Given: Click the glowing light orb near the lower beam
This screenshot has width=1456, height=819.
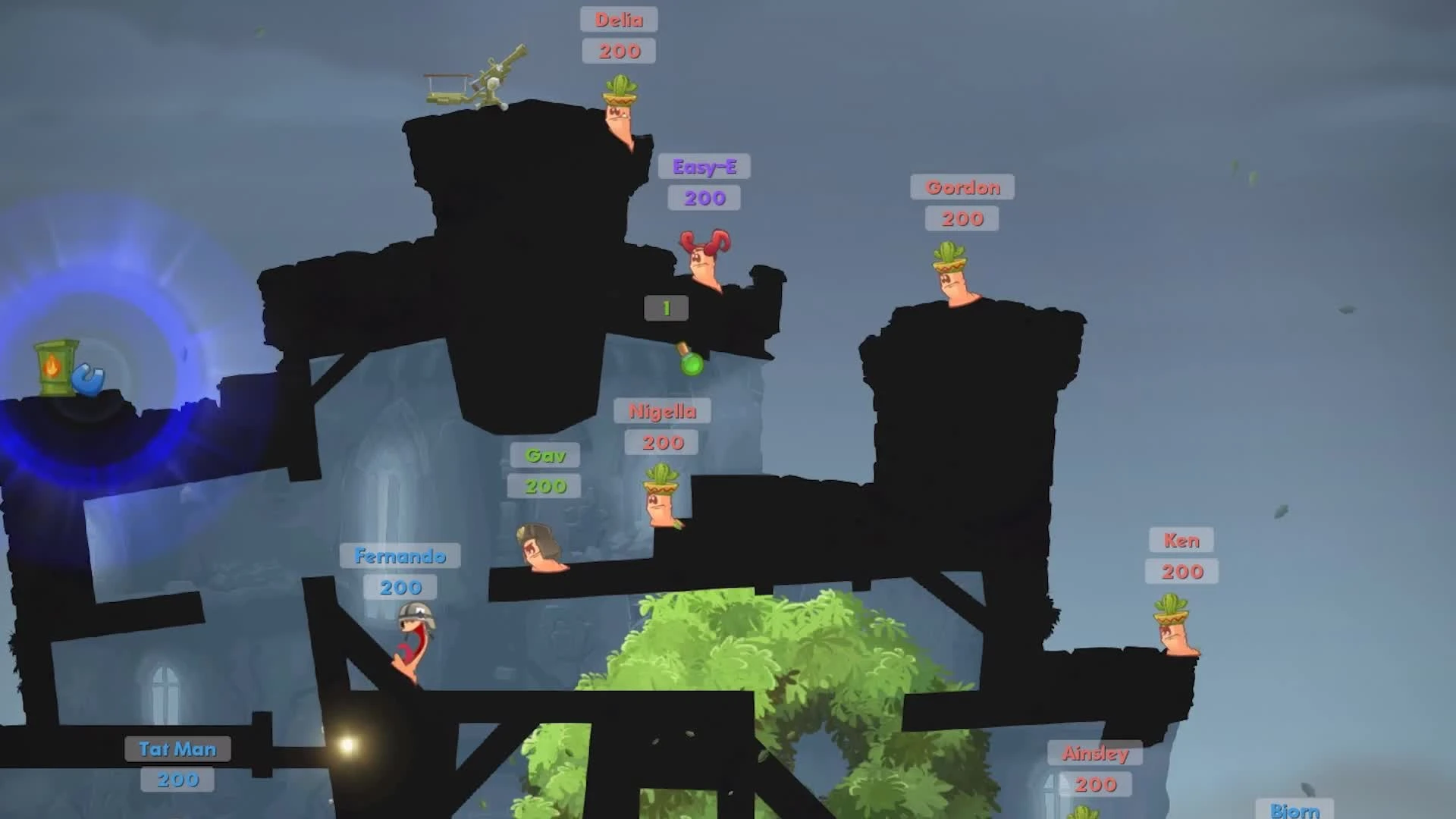Looking at the screenshot, I should pyautogui.click(x=345, y=747).
